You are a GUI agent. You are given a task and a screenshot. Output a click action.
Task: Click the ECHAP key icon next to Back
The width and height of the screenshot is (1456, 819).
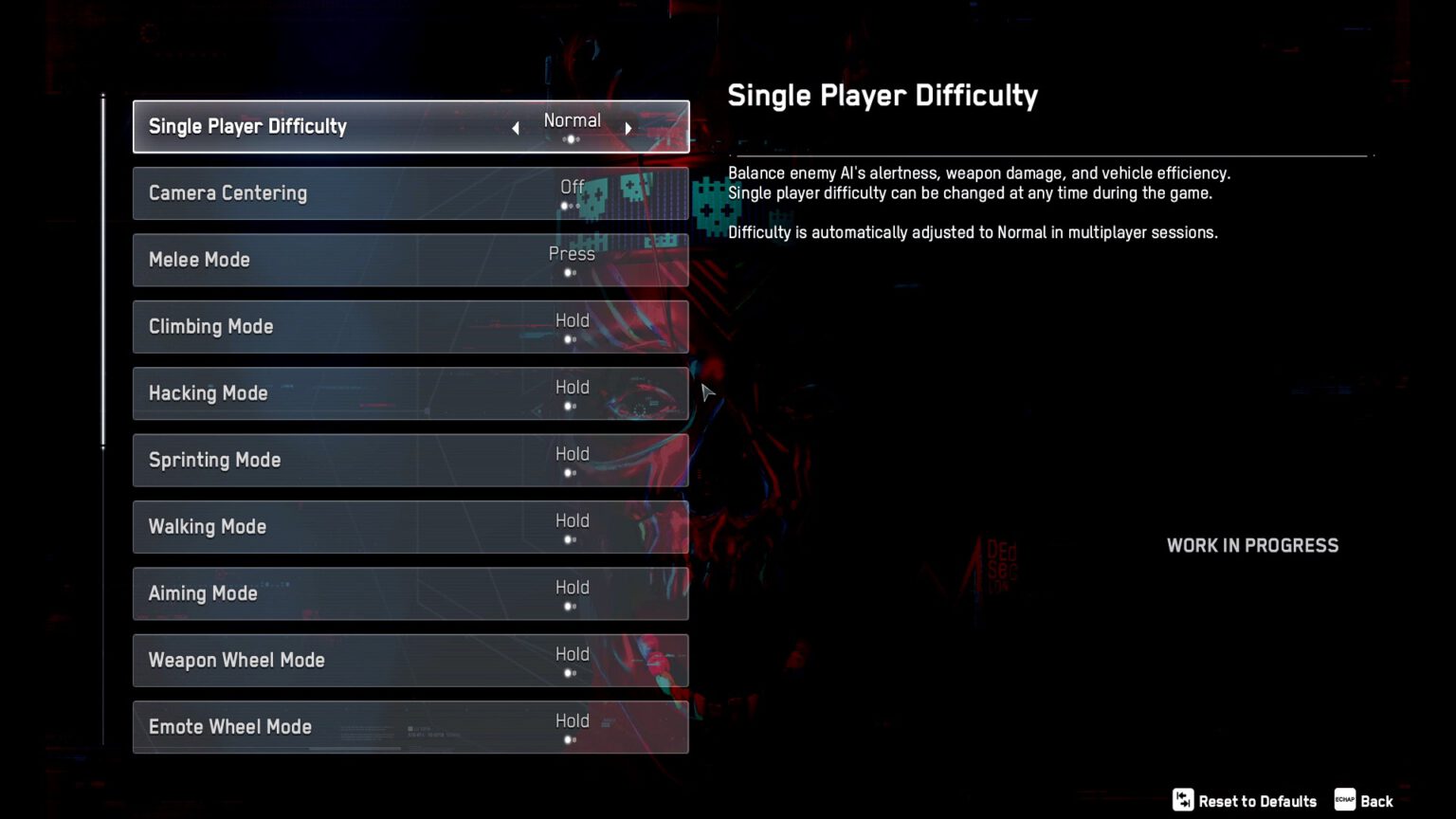click(1343, 800)
